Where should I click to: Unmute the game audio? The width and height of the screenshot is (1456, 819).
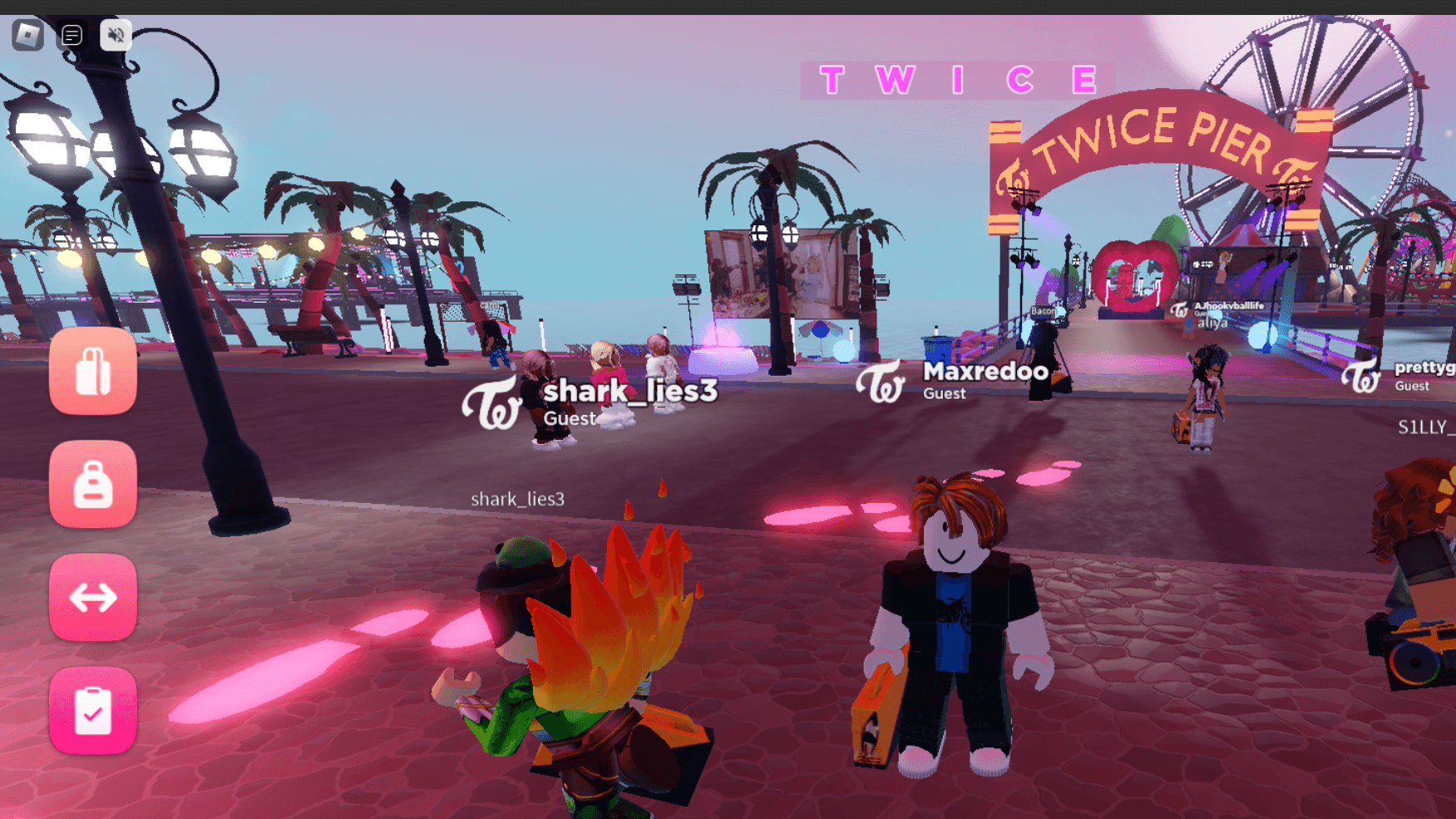point(116,35)
